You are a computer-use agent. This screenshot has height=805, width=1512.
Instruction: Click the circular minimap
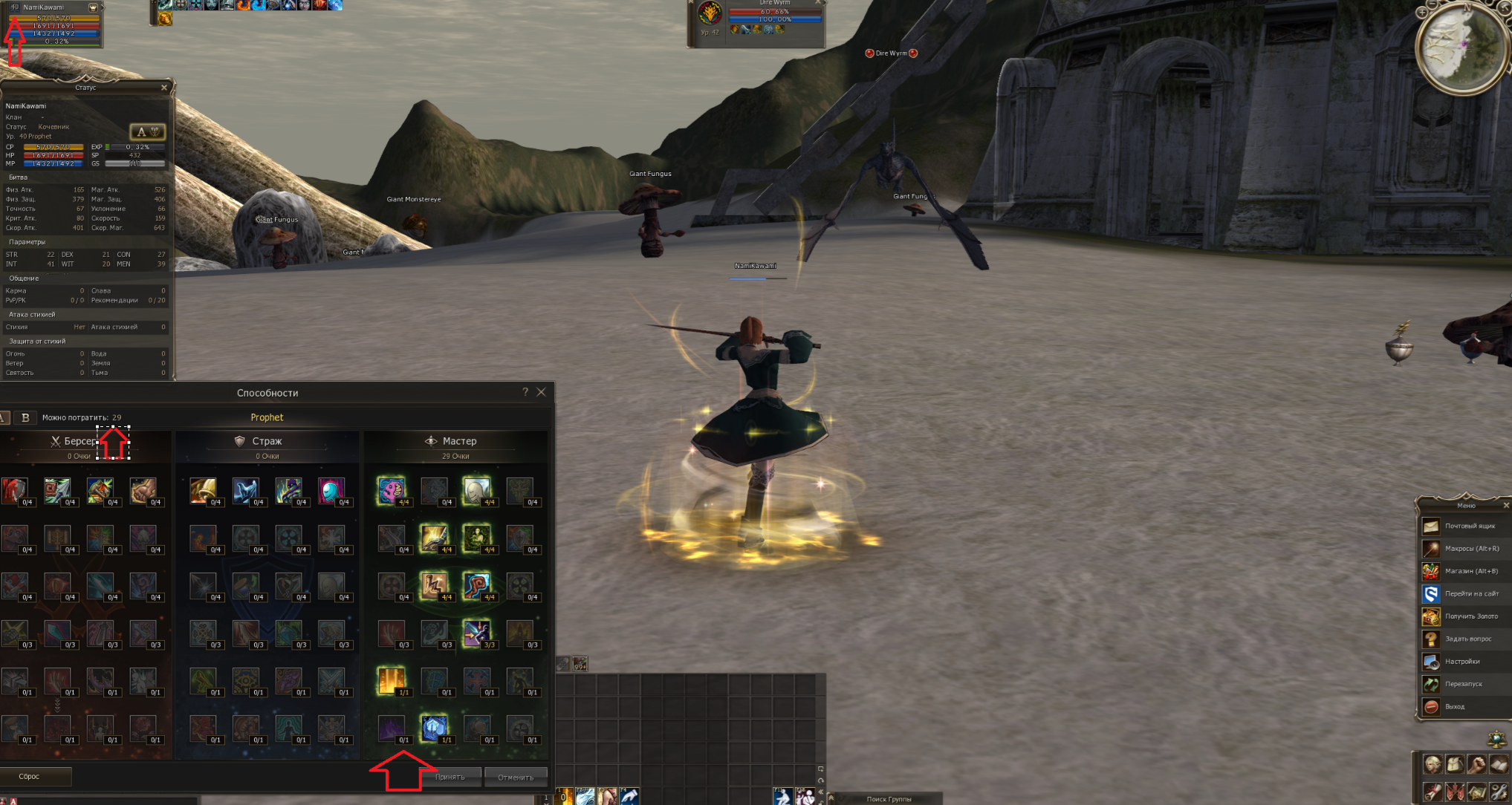(1461, 48)
